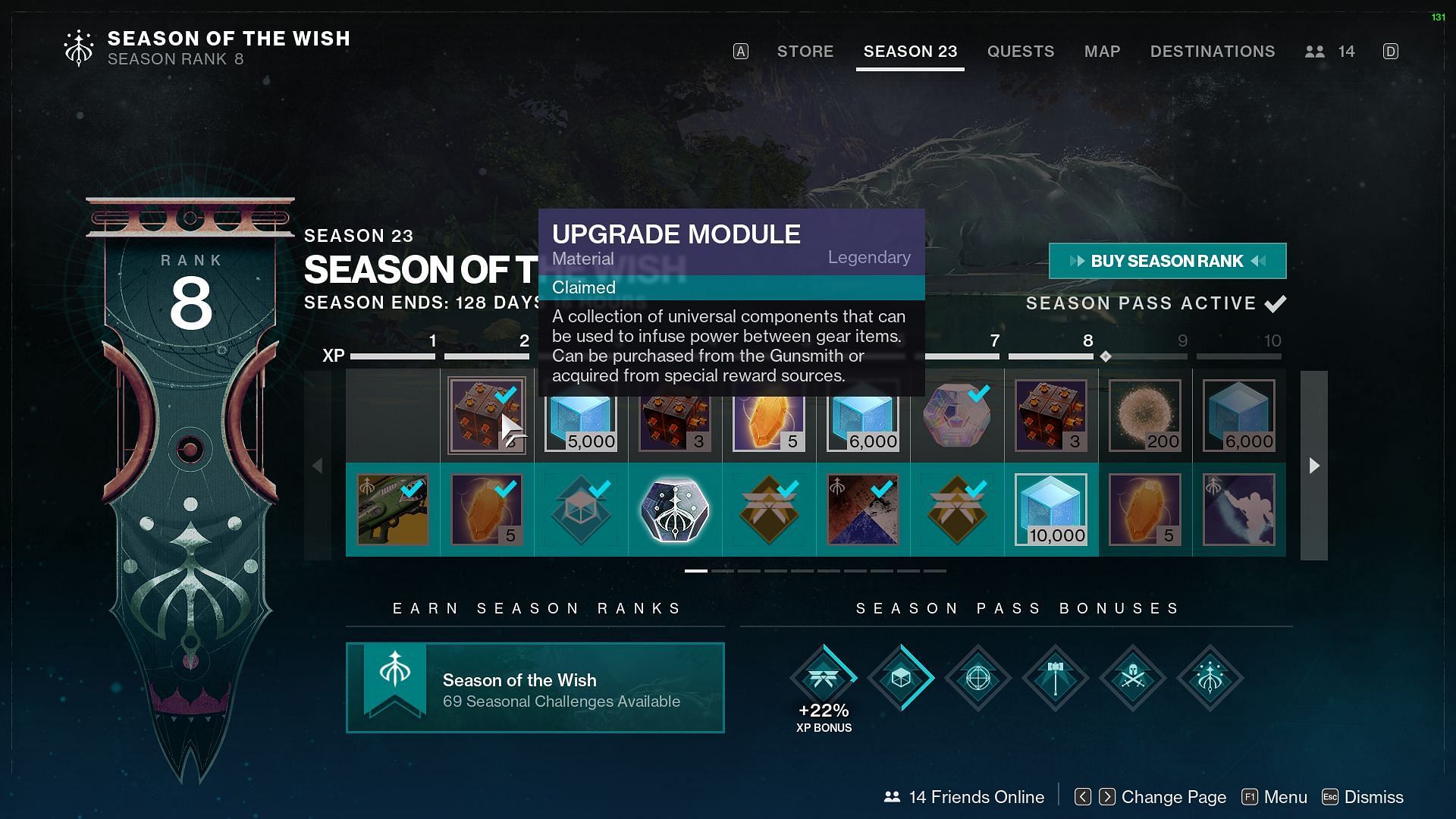Select the 5,000 Glimmer free reward
Viewport: 1456px width, 819px height.
tap(581, 416)
